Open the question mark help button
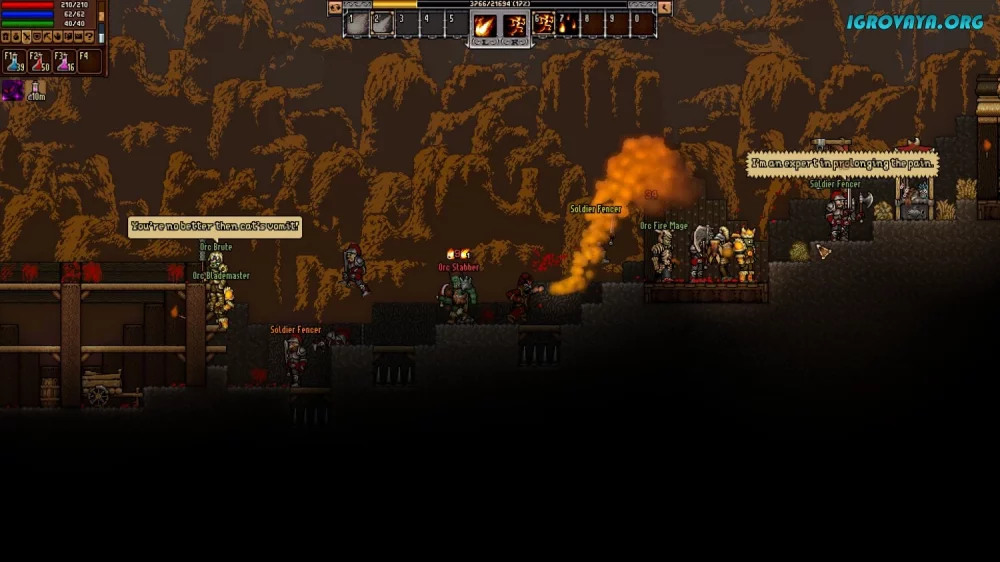The width and height of the screenshot is (1000, 562). (89, 37)
